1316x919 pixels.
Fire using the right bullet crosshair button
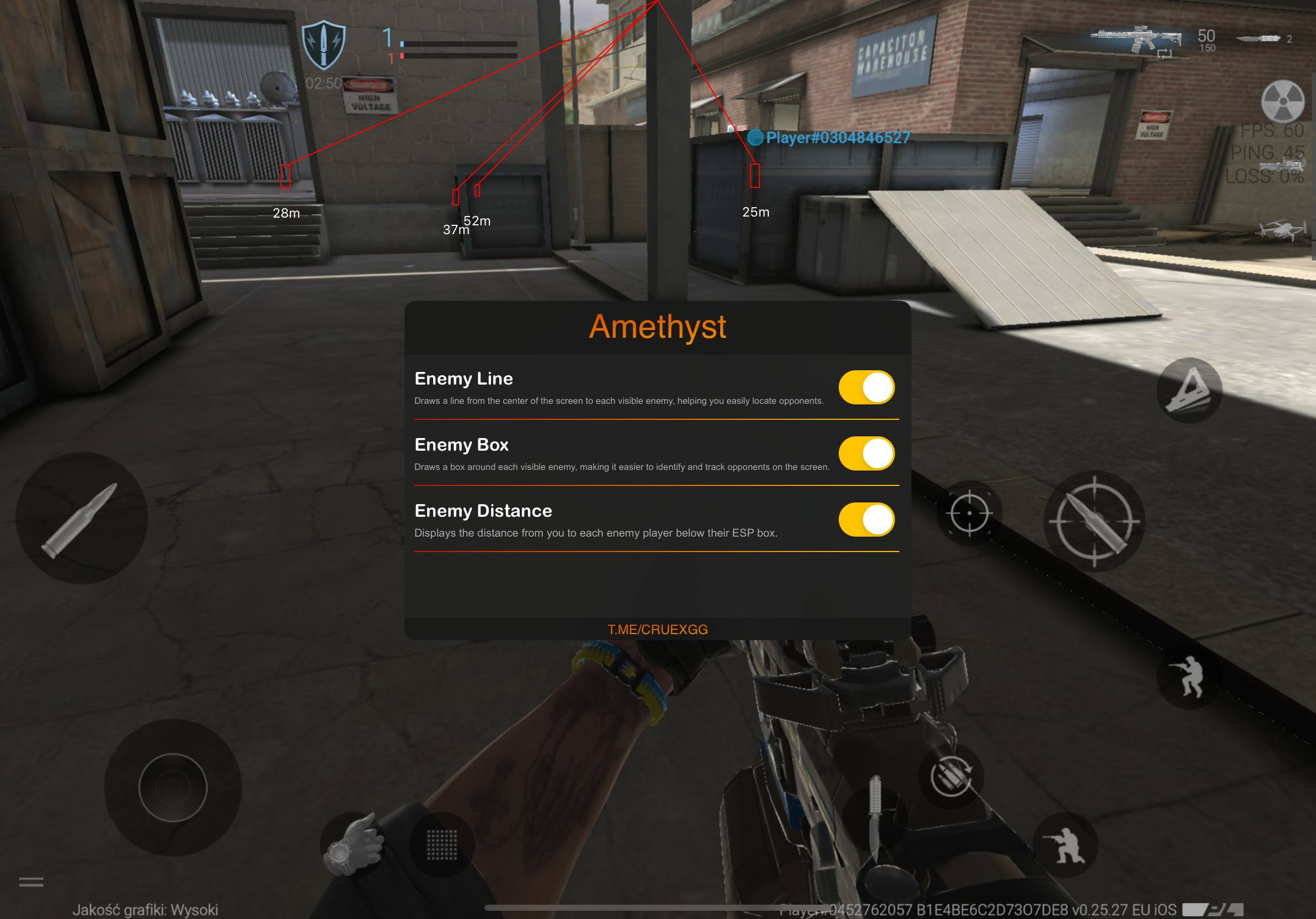1093,521
